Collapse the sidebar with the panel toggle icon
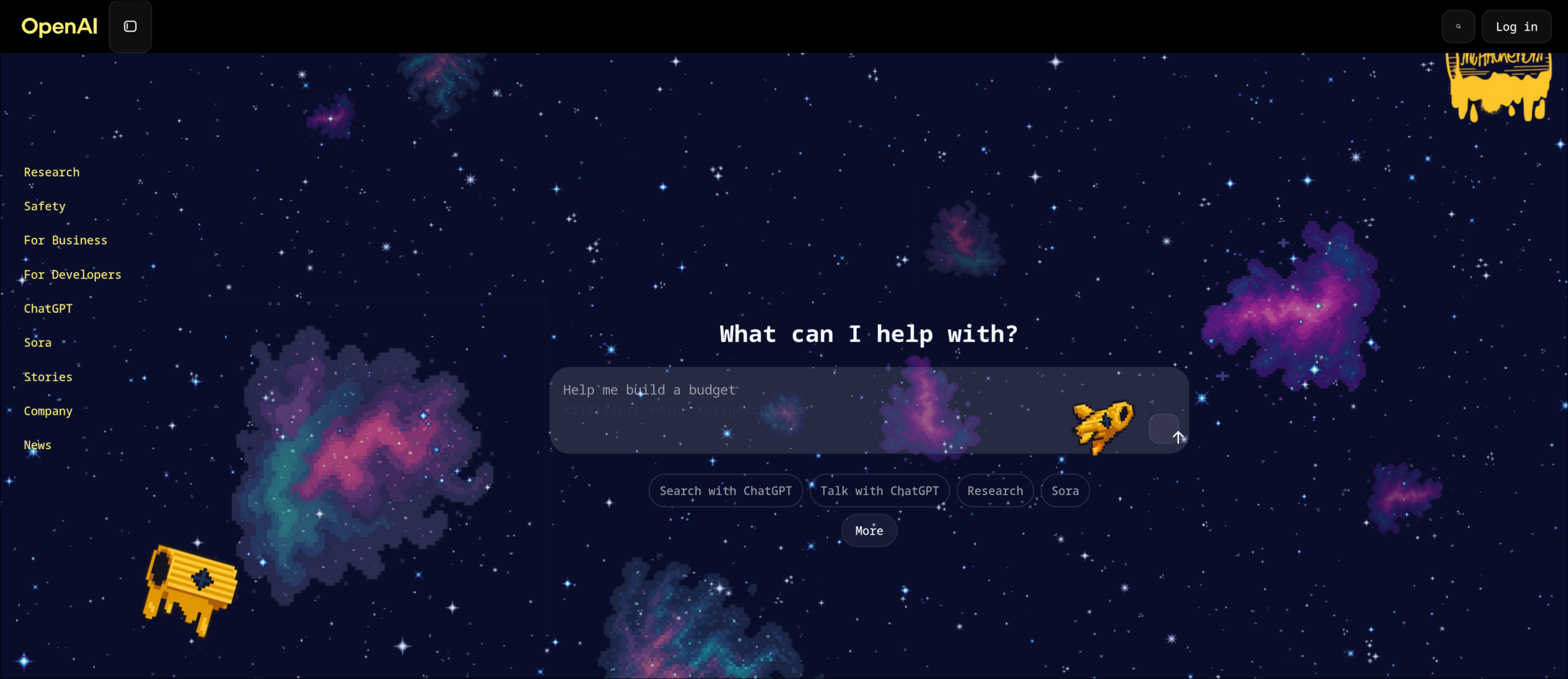The width and height of the screenshot is (1568, 679). coord(130,26)
